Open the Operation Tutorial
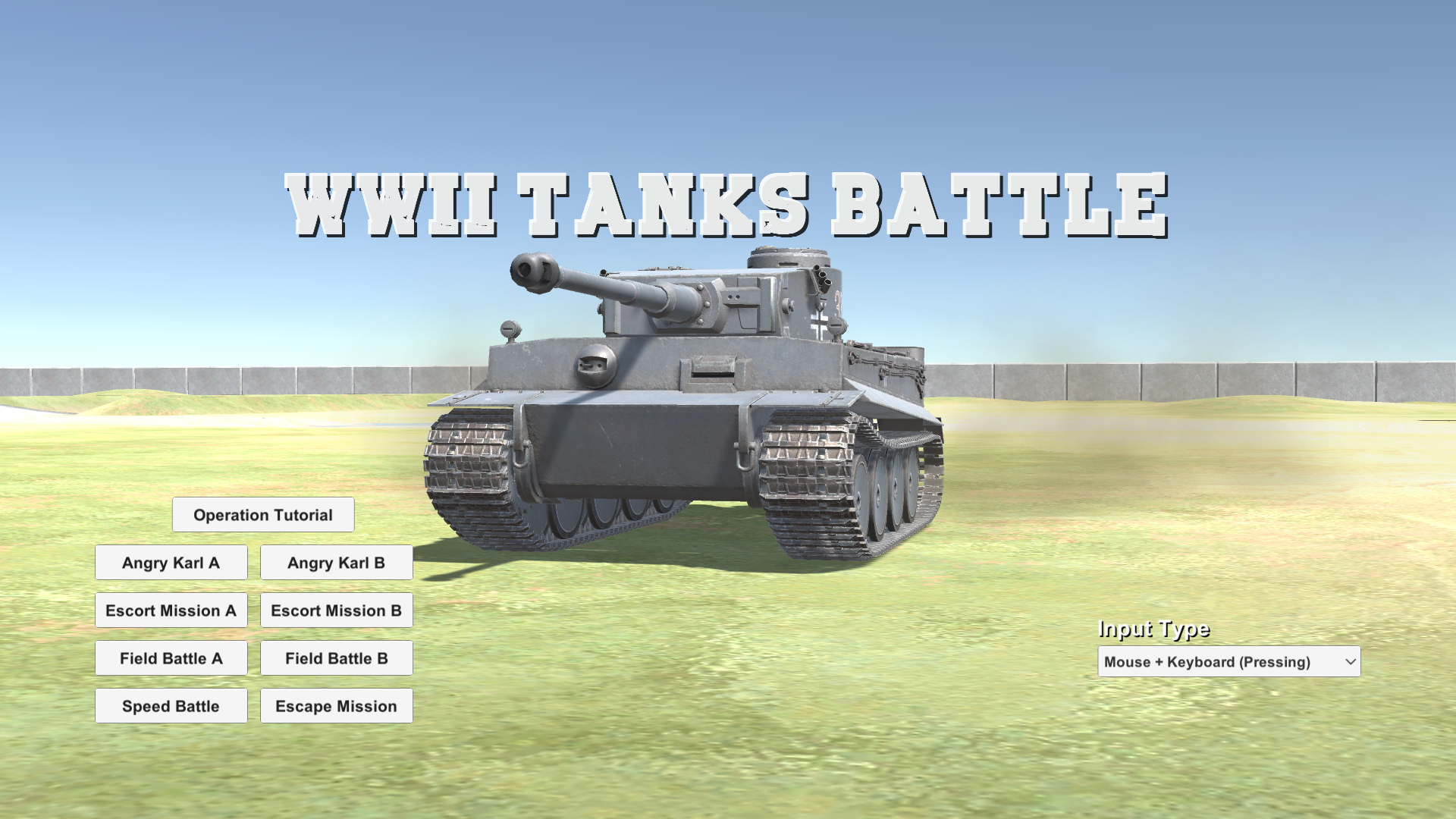 (x=263, y=514)
